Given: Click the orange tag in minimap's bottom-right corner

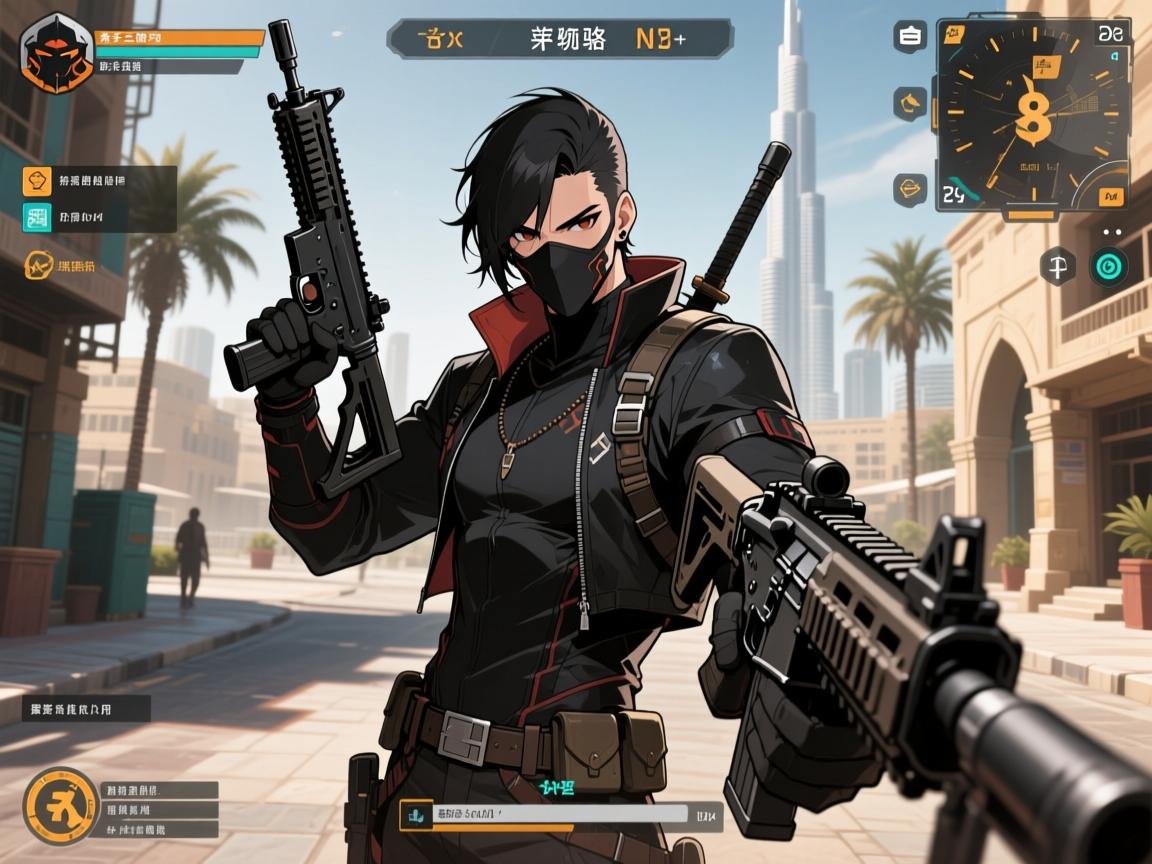Looking at the screenshot, I should pyautogui.click(x=1112, y=197).
